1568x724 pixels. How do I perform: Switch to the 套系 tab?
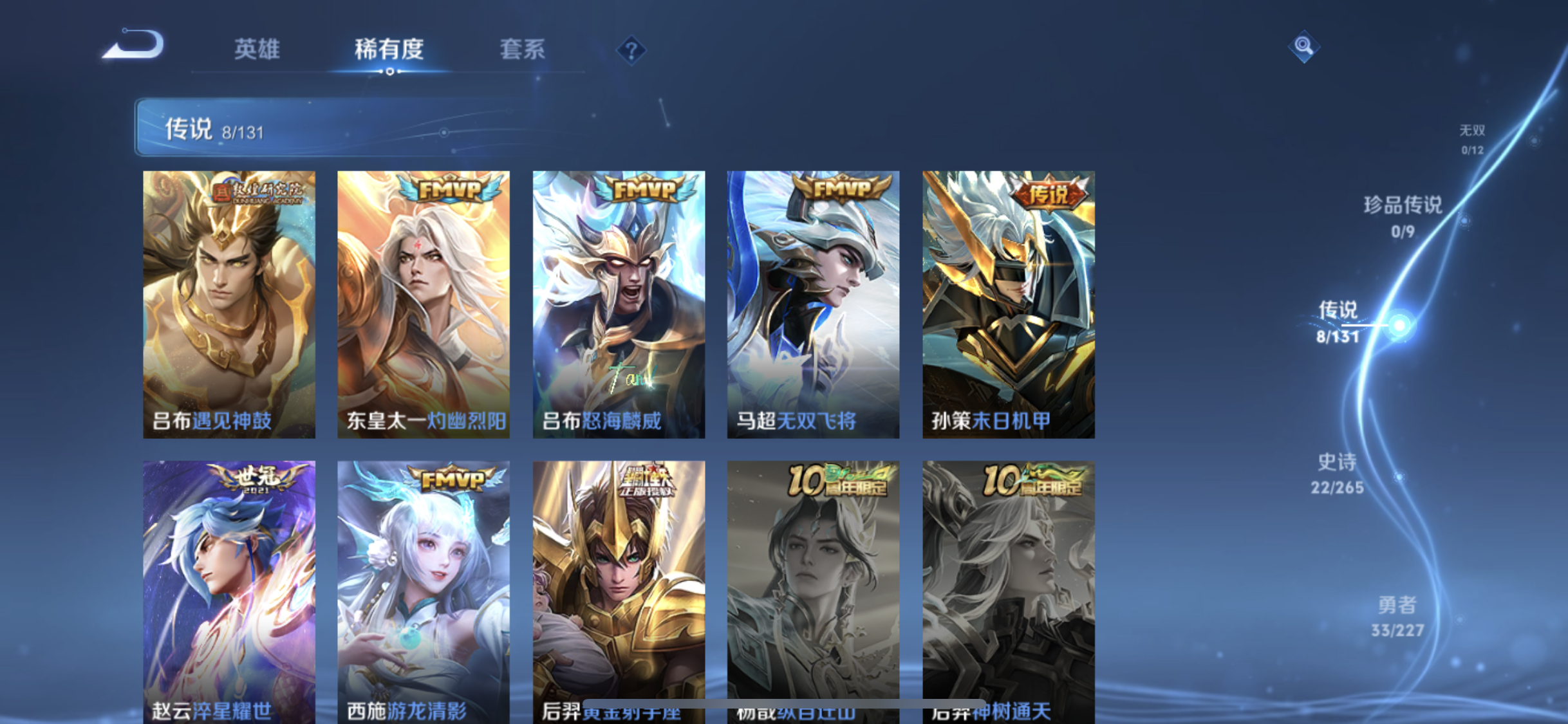[523, 50]
